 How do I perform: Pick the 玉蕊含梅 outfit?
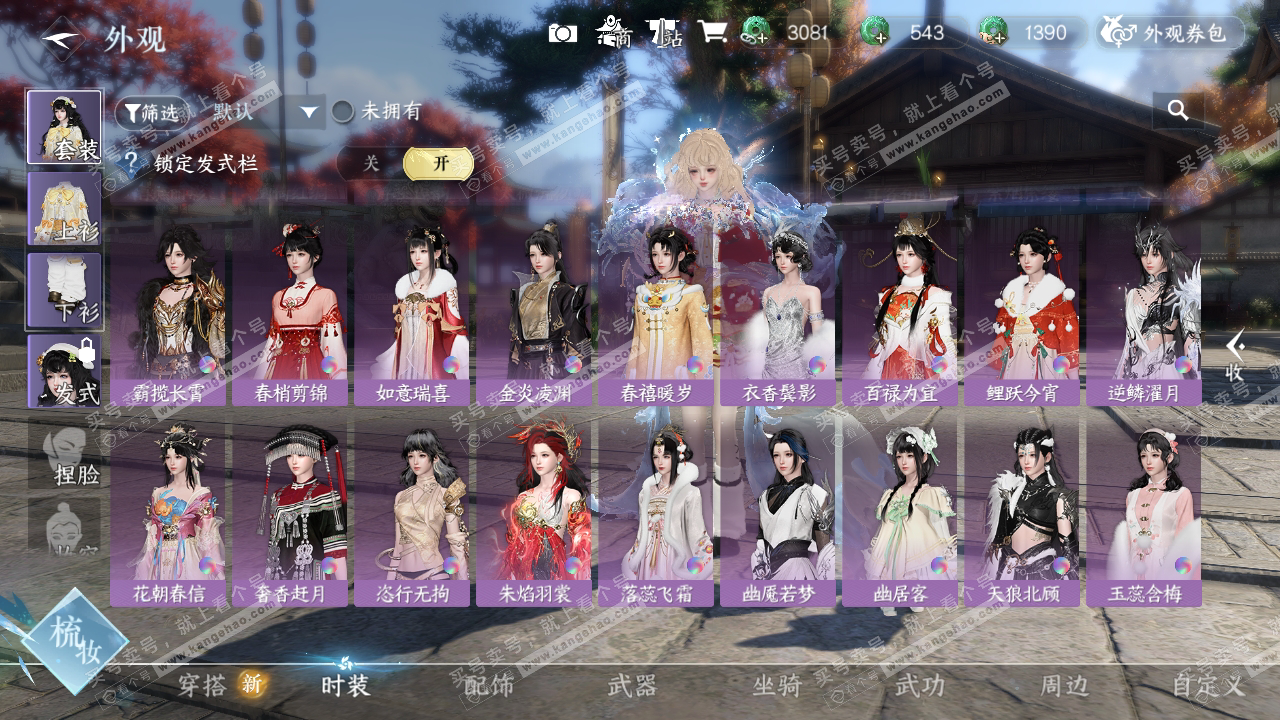(1144, 515)
